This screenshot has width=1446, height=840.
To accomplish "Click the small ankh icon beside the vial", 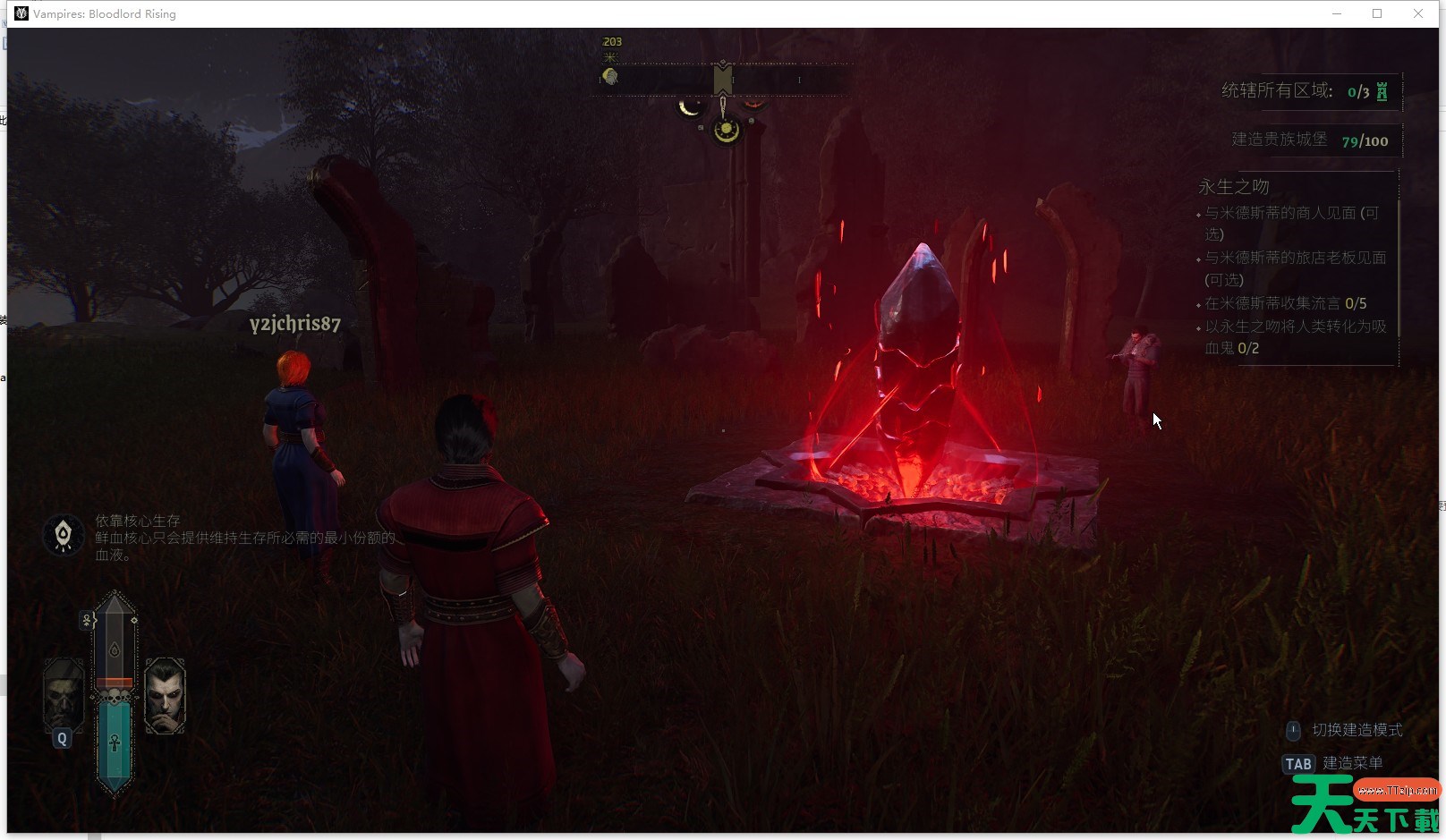I will pos(88,619).
